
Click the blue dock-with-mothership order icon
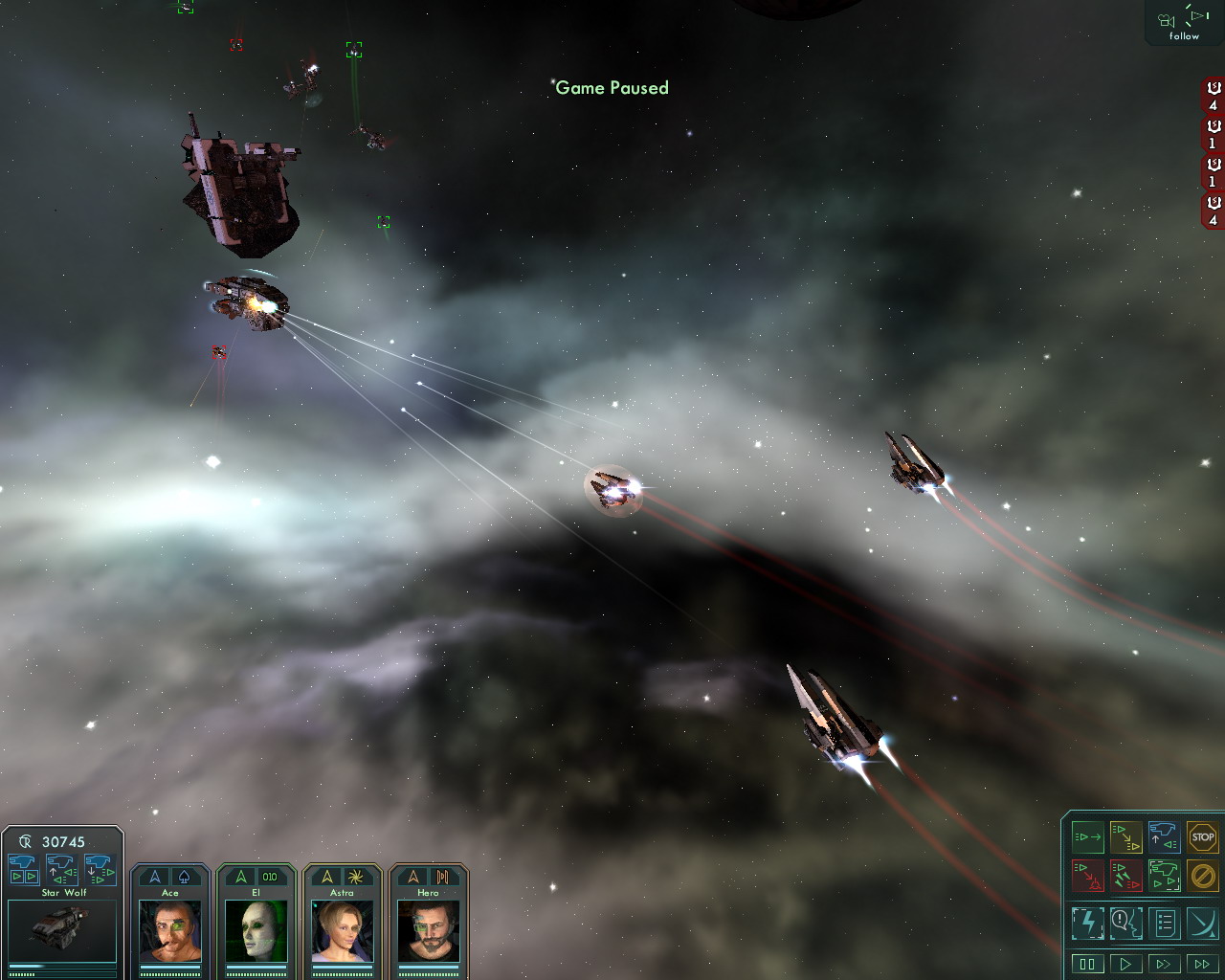click(x=1164, y=837)
